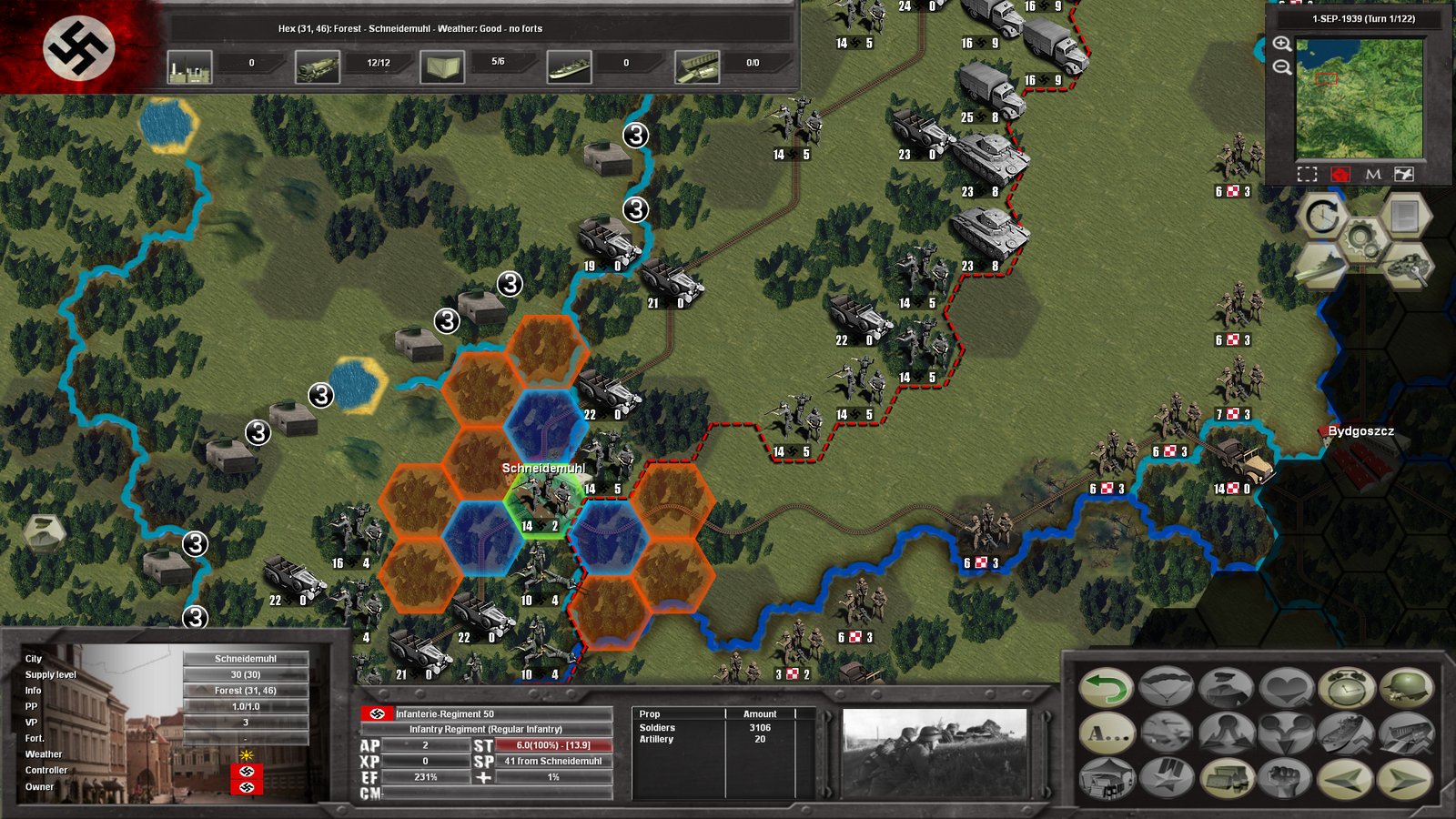This screenshot has width=1456, height=819.
Task: Click the factory production icon in top bar
Action: pos(190,66)
